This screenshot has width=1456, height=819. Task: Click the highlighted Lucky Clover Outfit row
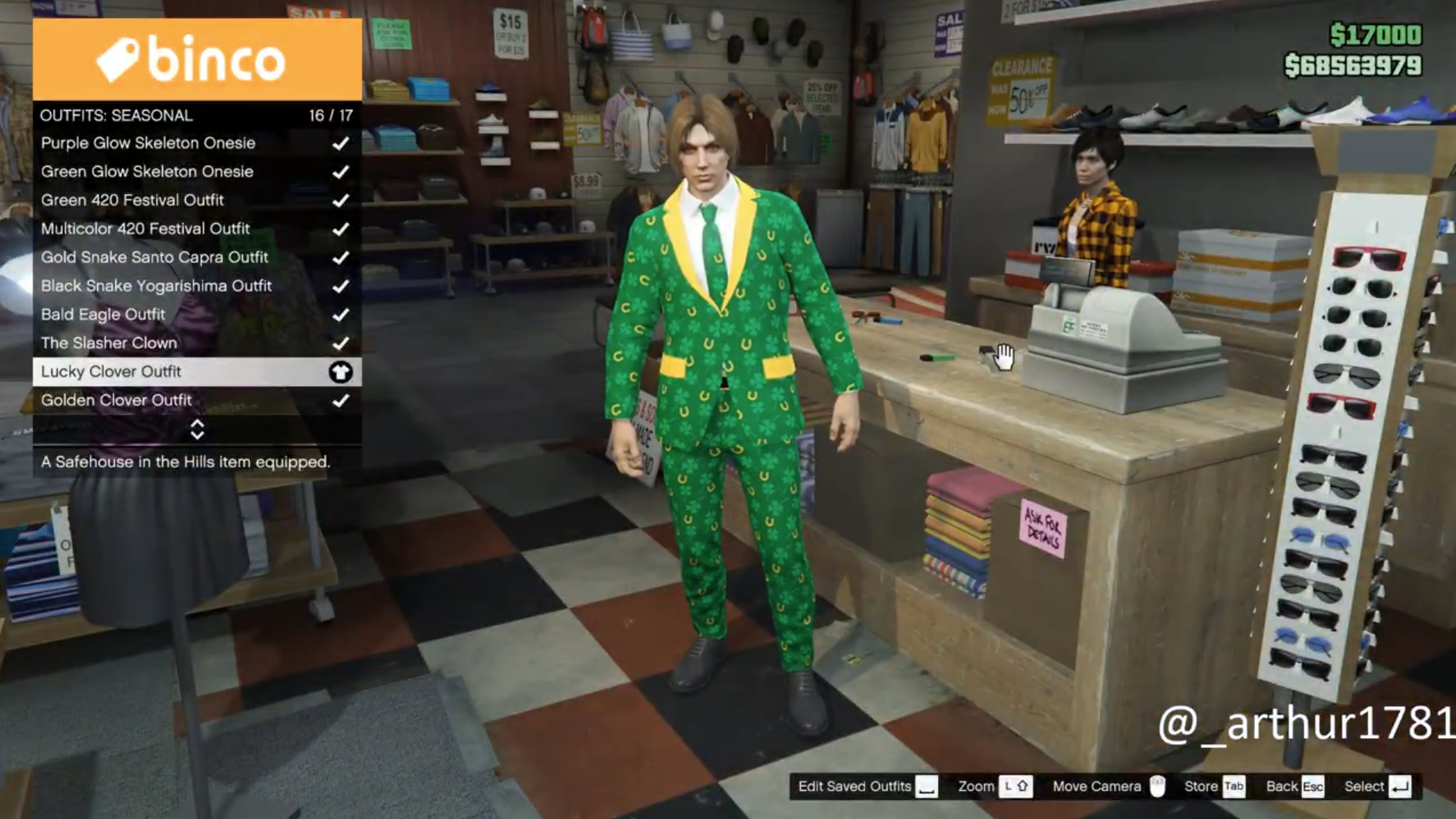click(196, 372)
